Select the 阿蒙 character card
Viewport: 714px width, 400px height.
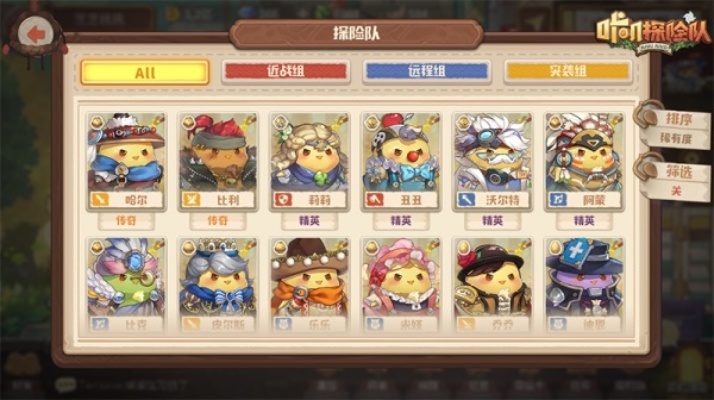(584, 160)
